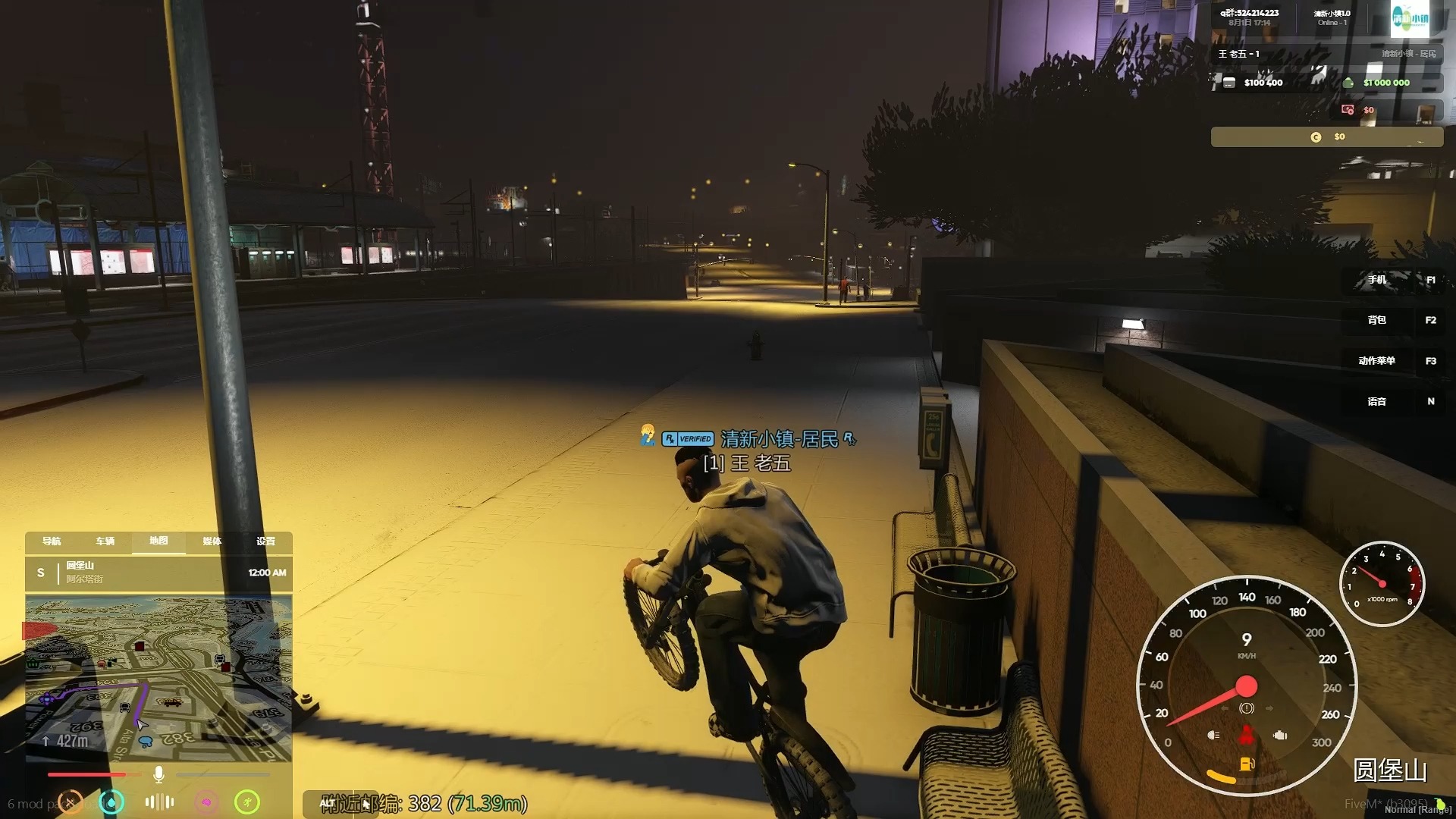Enable the 背包 backpack panel via F2
This screenshot has height=819, width=1456.
click(x=1378, y=320)
